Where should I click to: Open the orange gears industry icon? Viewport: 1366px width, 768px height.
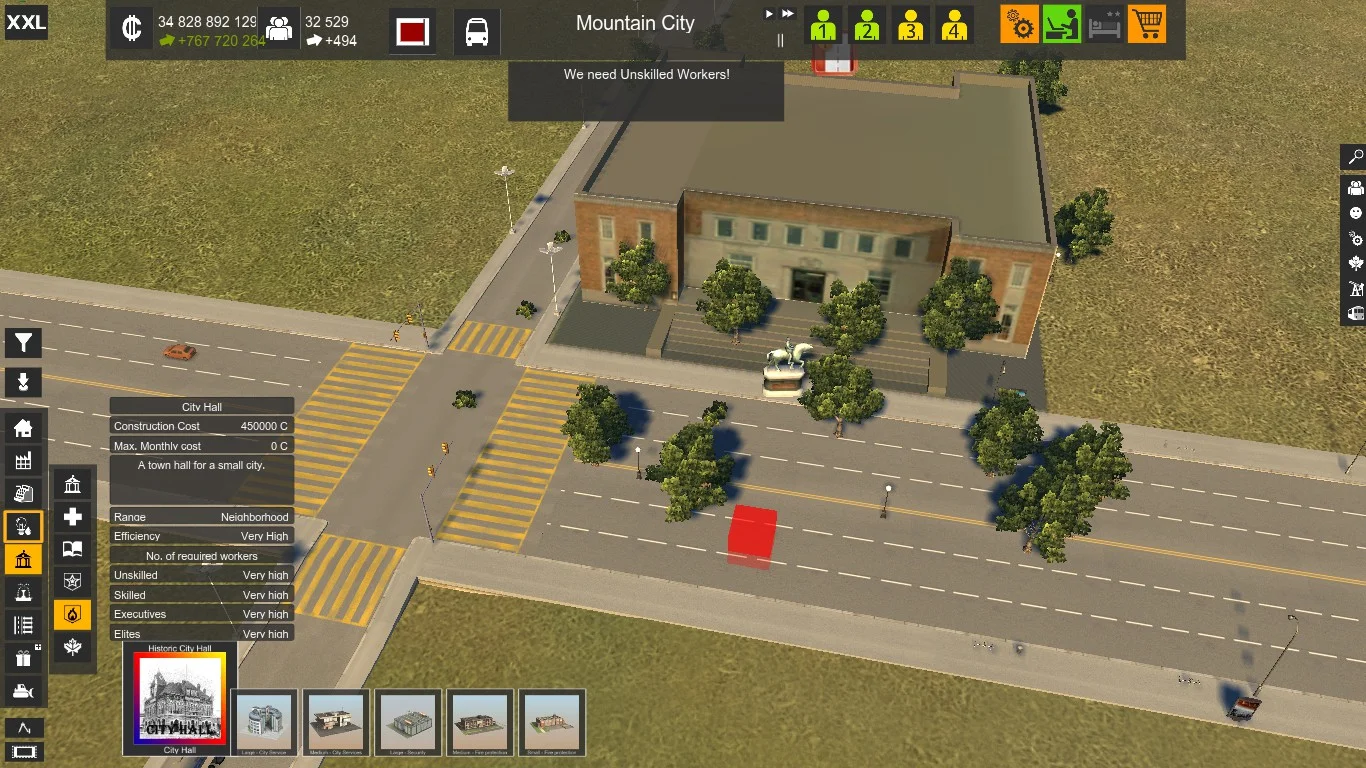click(x=1019, y=24)
